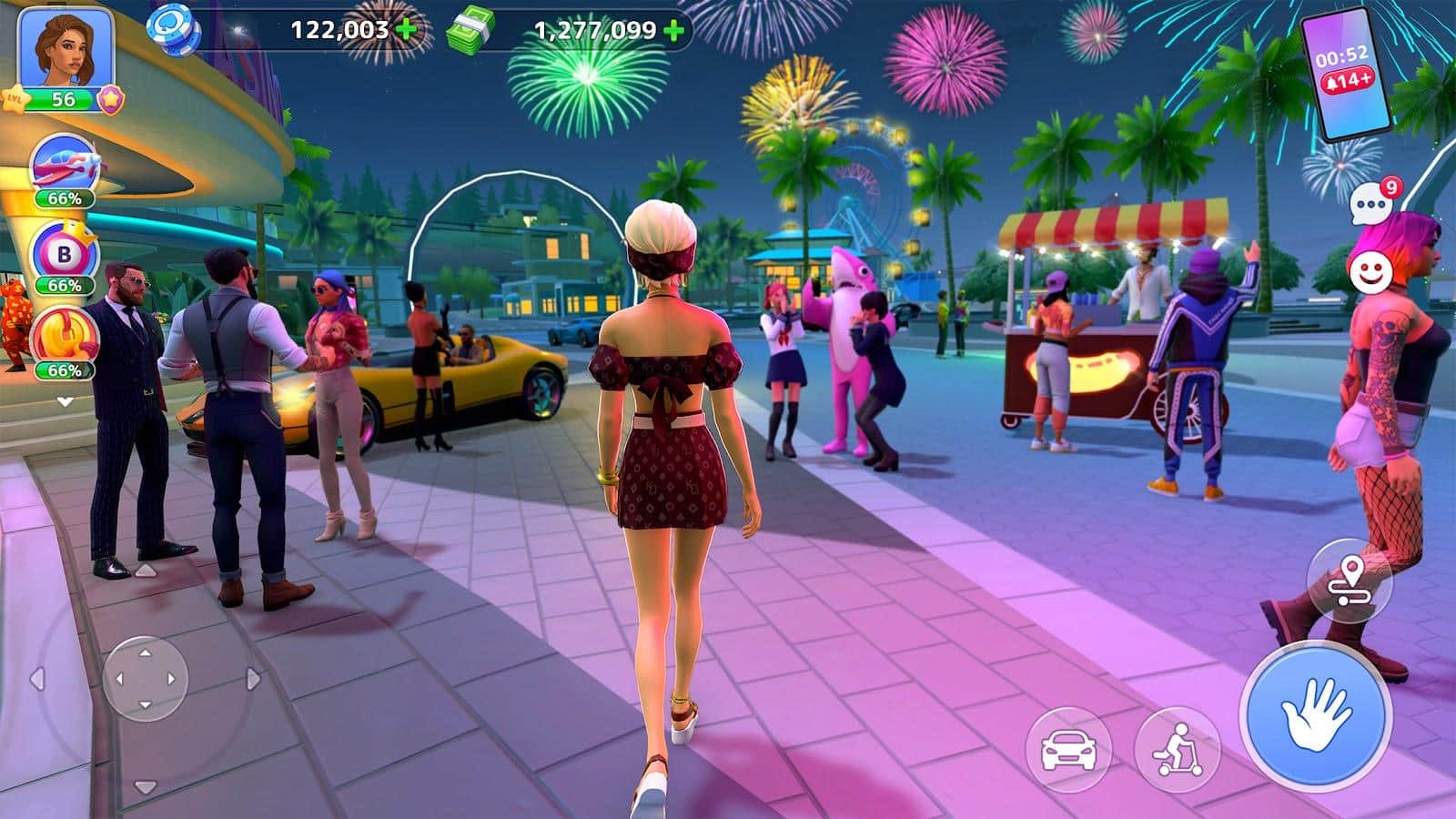Open chat messages speech bubble

[1371, 205]
